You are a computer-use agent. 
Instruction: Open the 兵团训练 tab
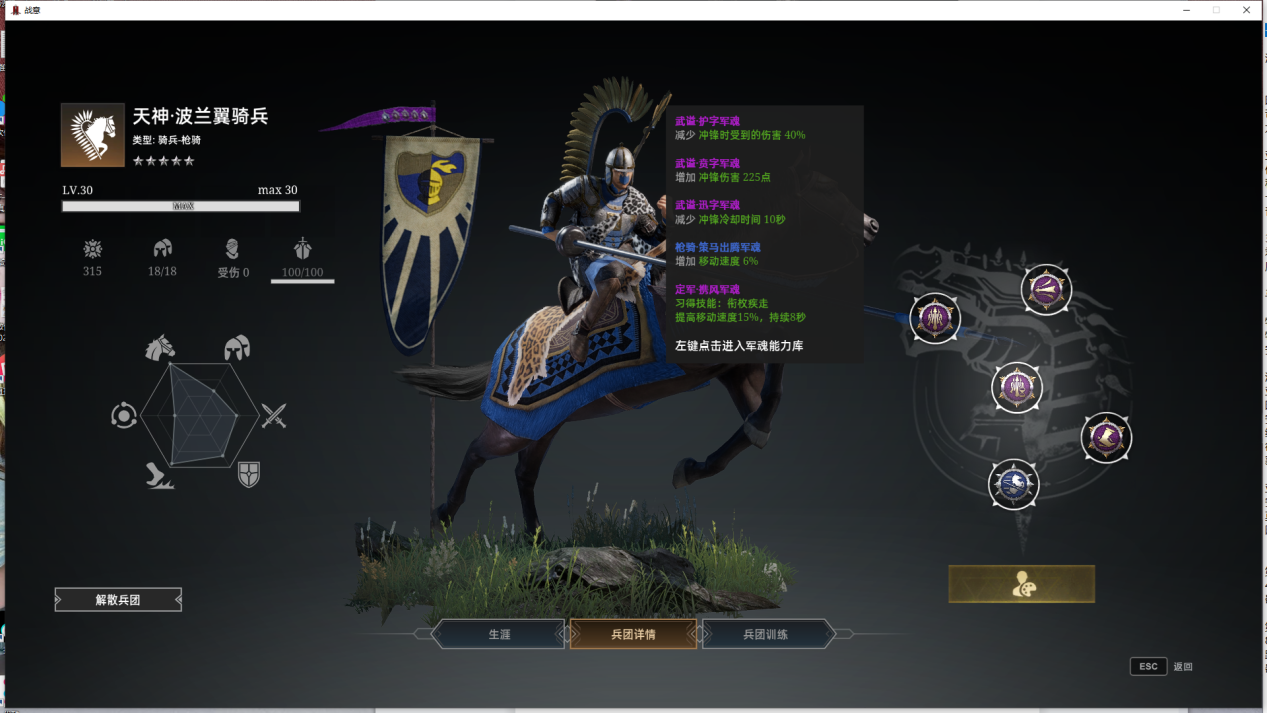click(766, 634)
